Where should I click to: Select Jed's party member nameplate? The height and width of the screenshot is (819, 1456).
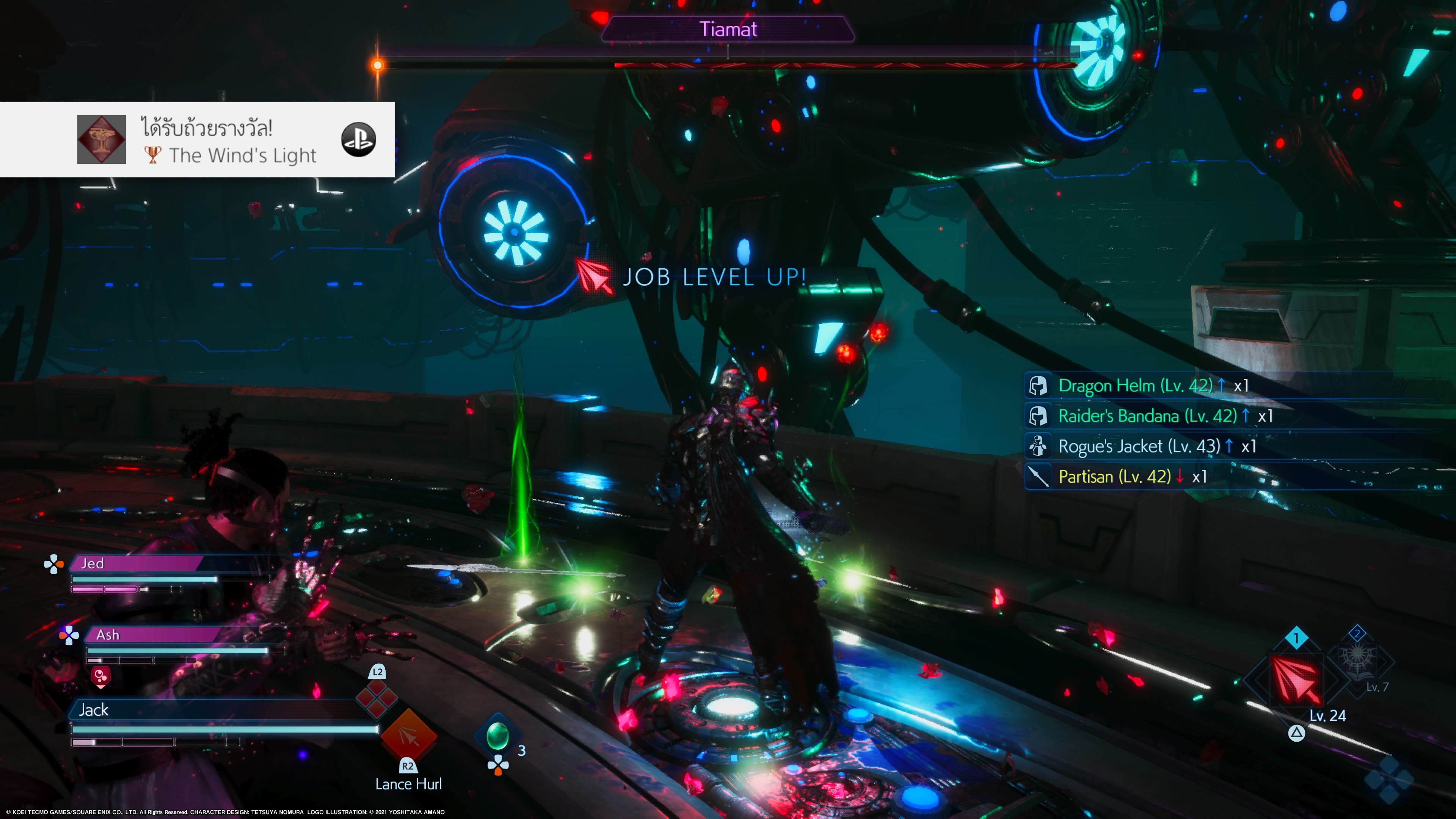point(136,563)
